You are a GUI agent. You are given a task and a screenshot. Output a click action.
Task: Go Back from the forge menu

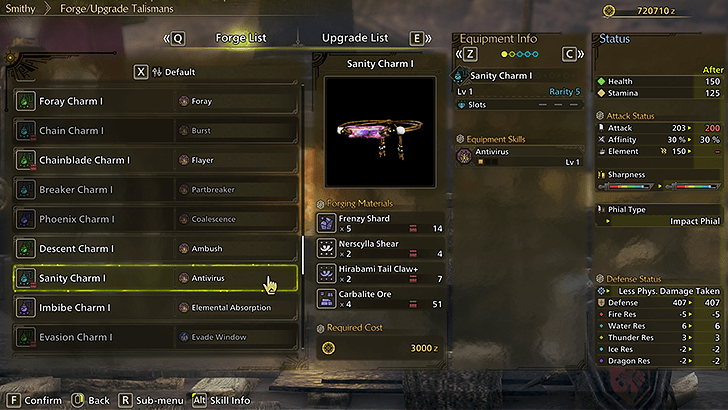[x=91, y=400]
